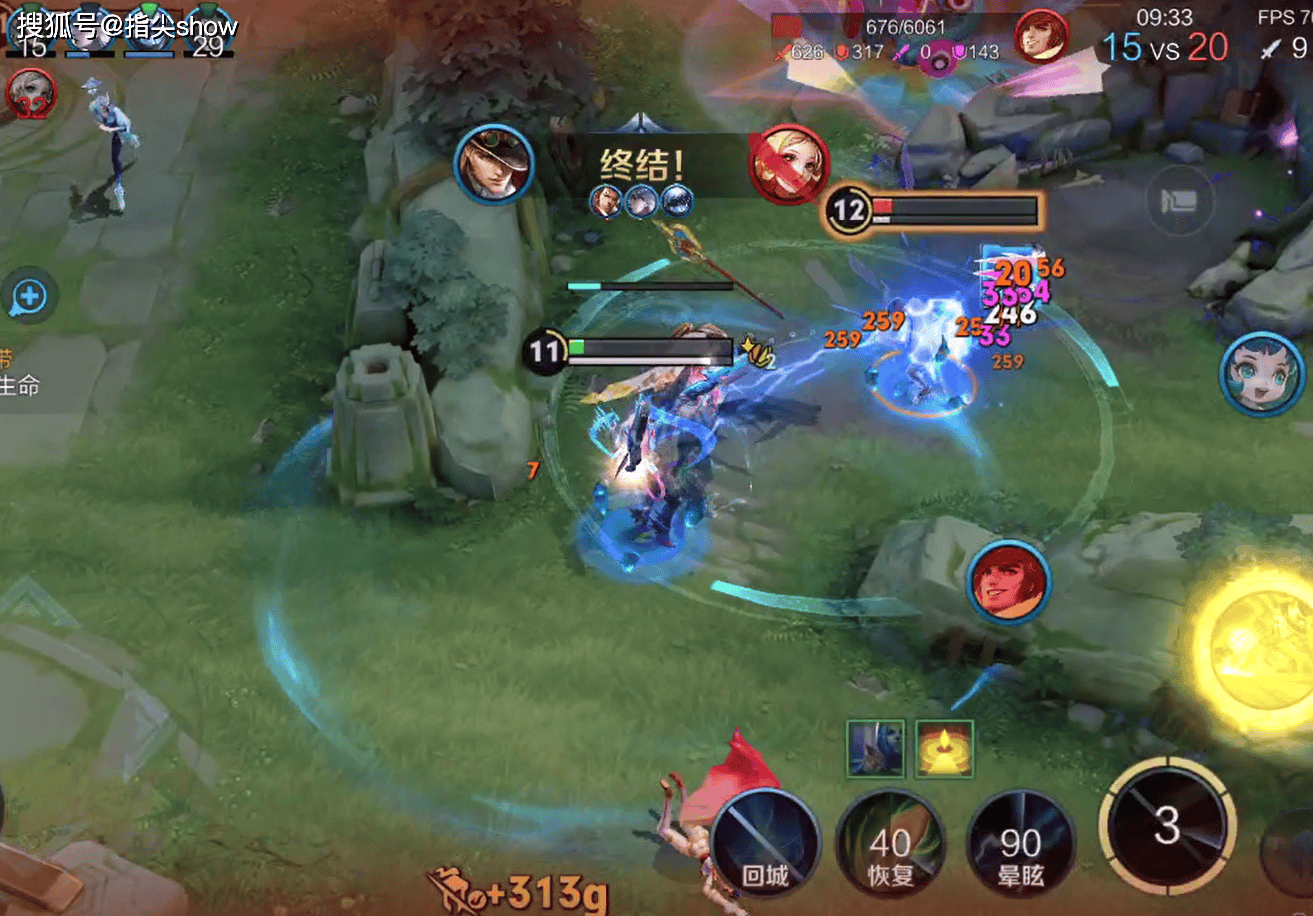Use the 恢复 heal ability

tap(889, 844)
